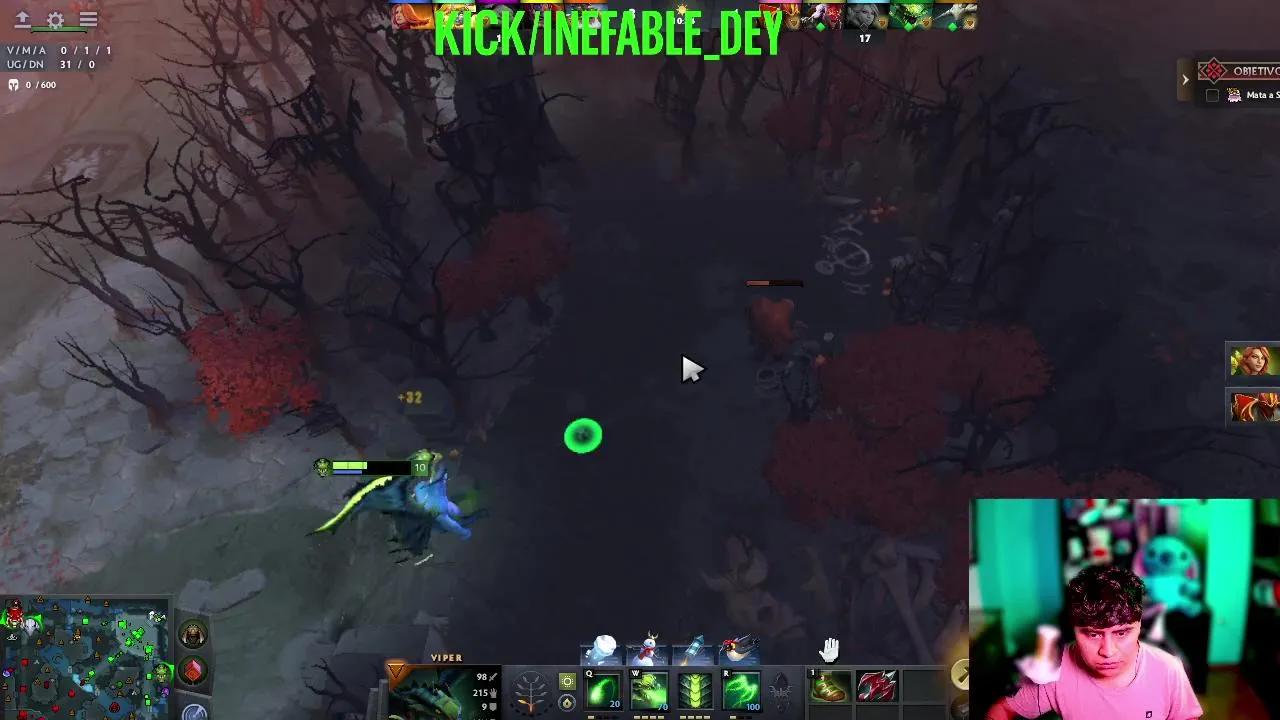Select Viper's W Nethertoxin ability

tap(648, 688)
